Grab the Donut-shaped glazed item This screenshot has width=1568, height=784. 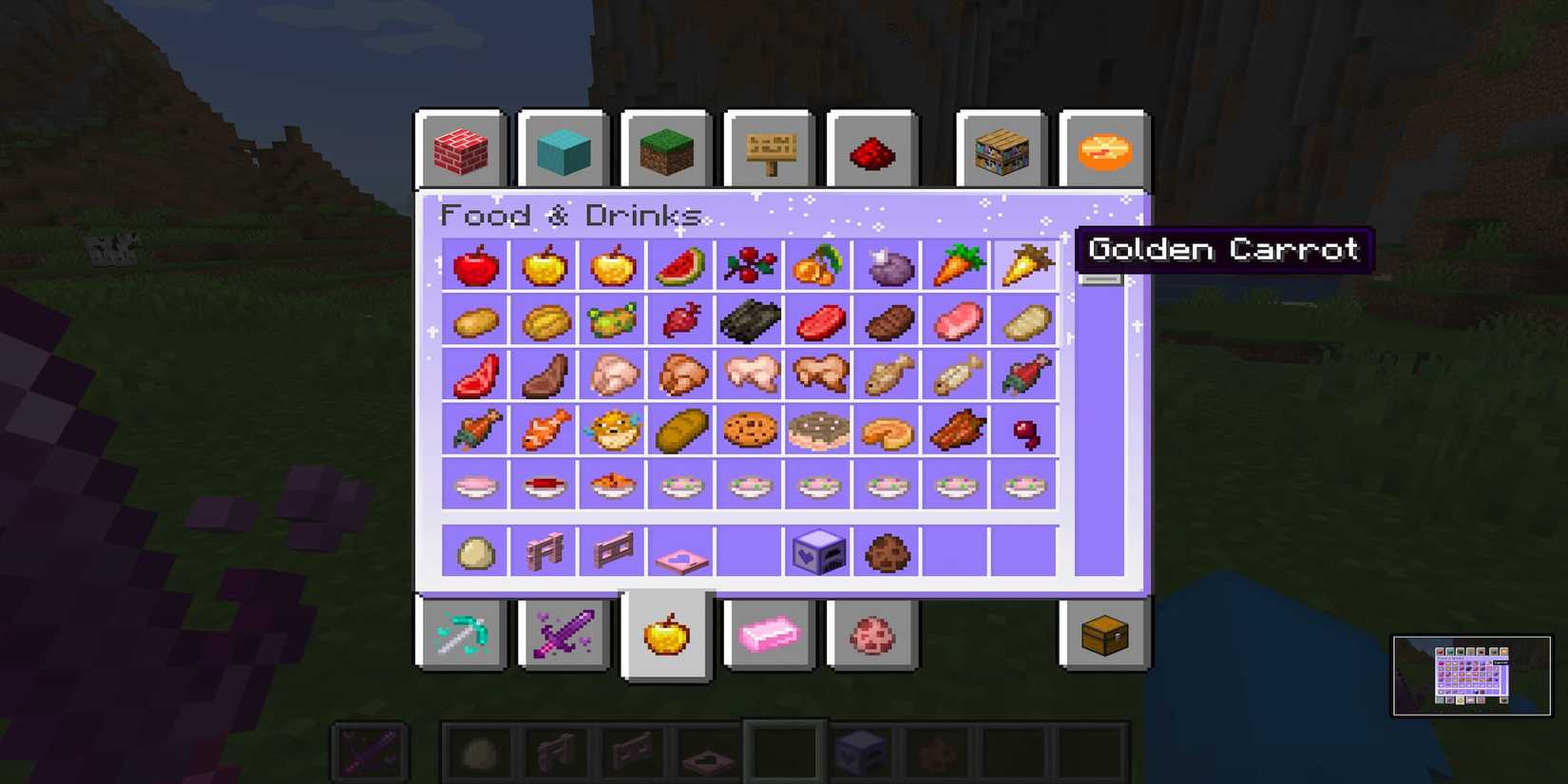[818, 430]
